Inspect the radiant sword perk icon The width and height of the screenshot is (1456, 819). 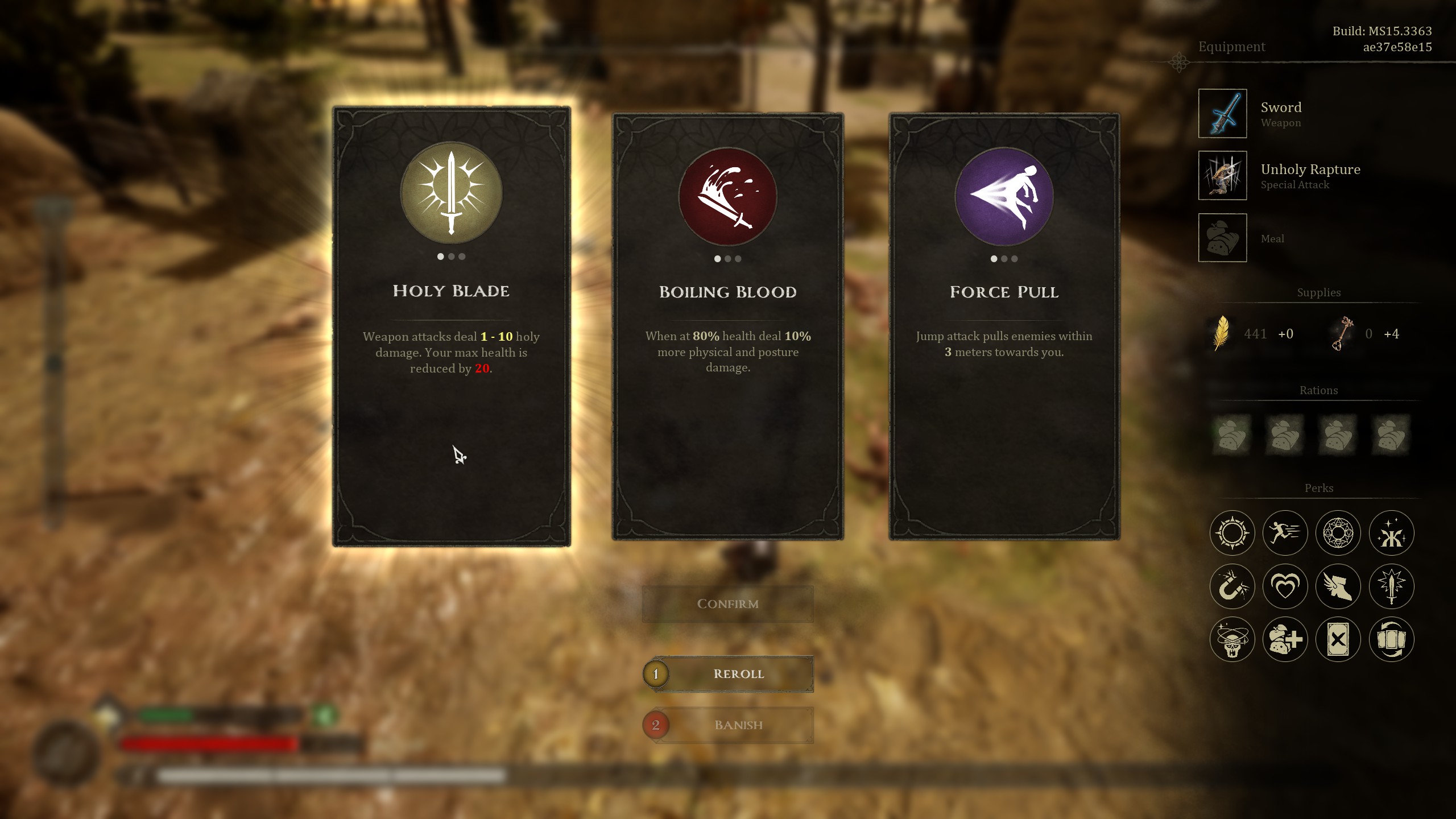click(x=1391, y=586)
